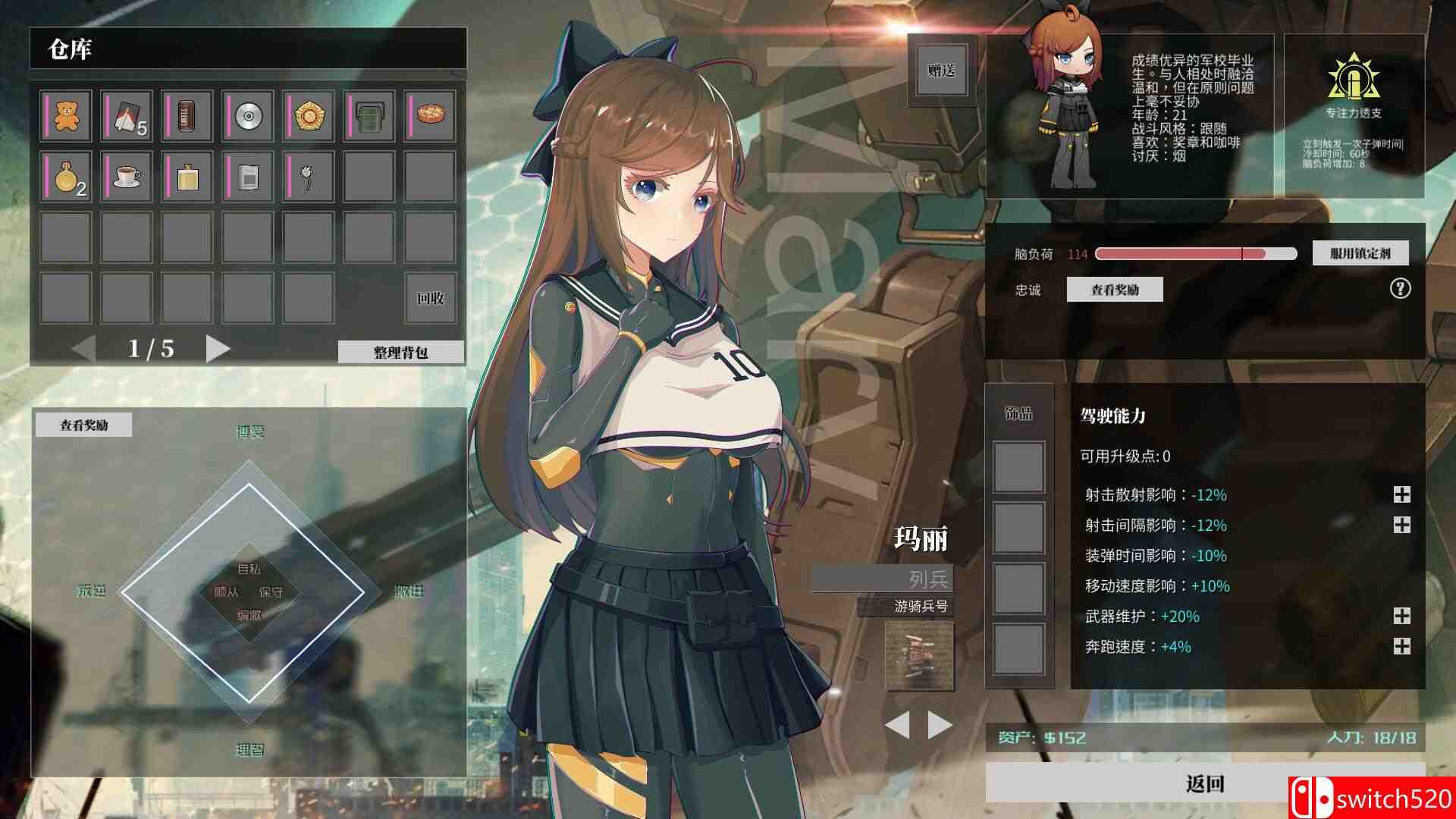Click 服用镇定剂 to take sedative
Image resolution: width=1456 pixels, height=819 pixels.
(x=1360, y=253)
